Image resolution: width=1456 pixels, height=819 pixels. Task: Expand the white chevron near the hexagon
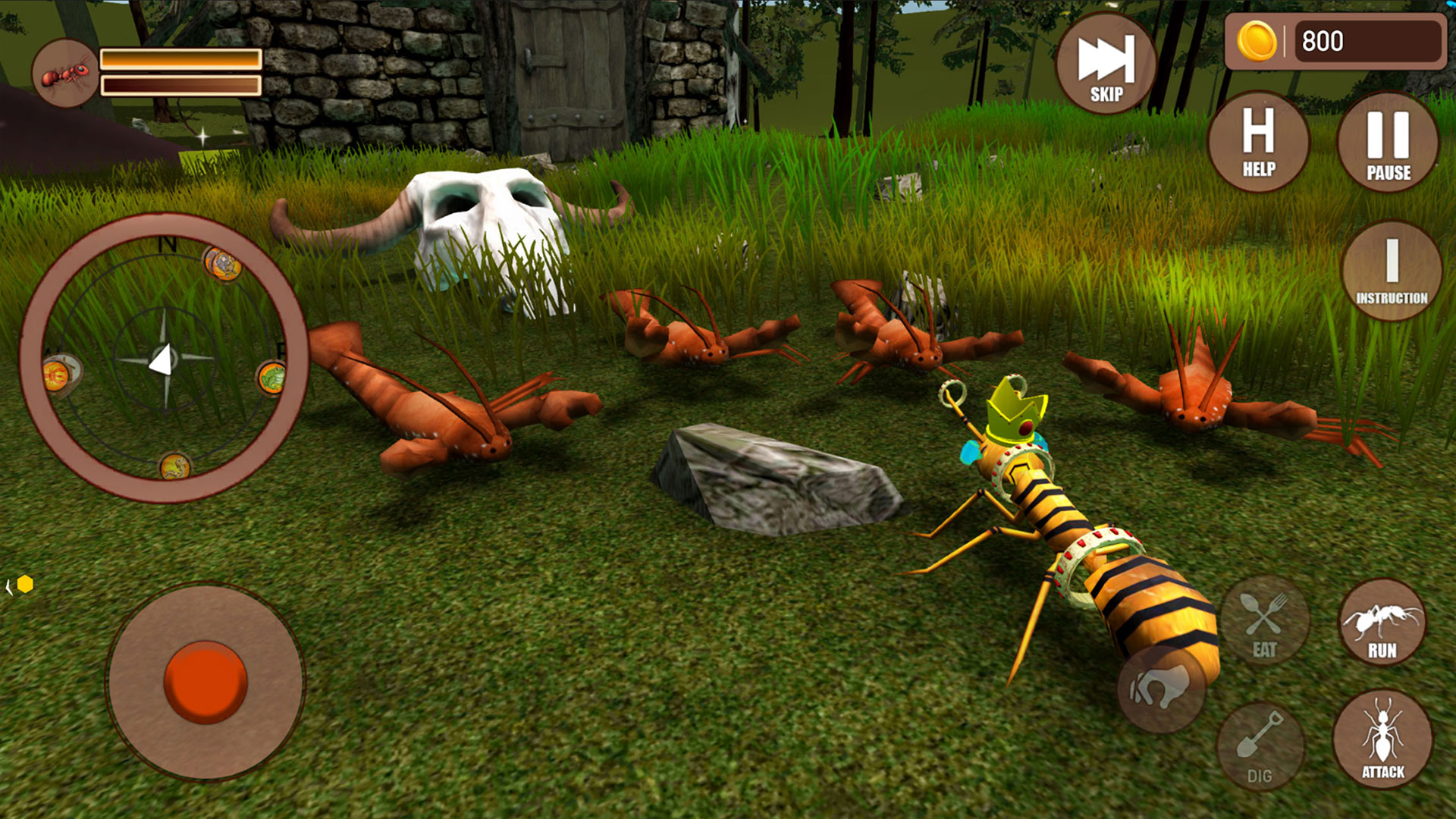click(9, 587)
